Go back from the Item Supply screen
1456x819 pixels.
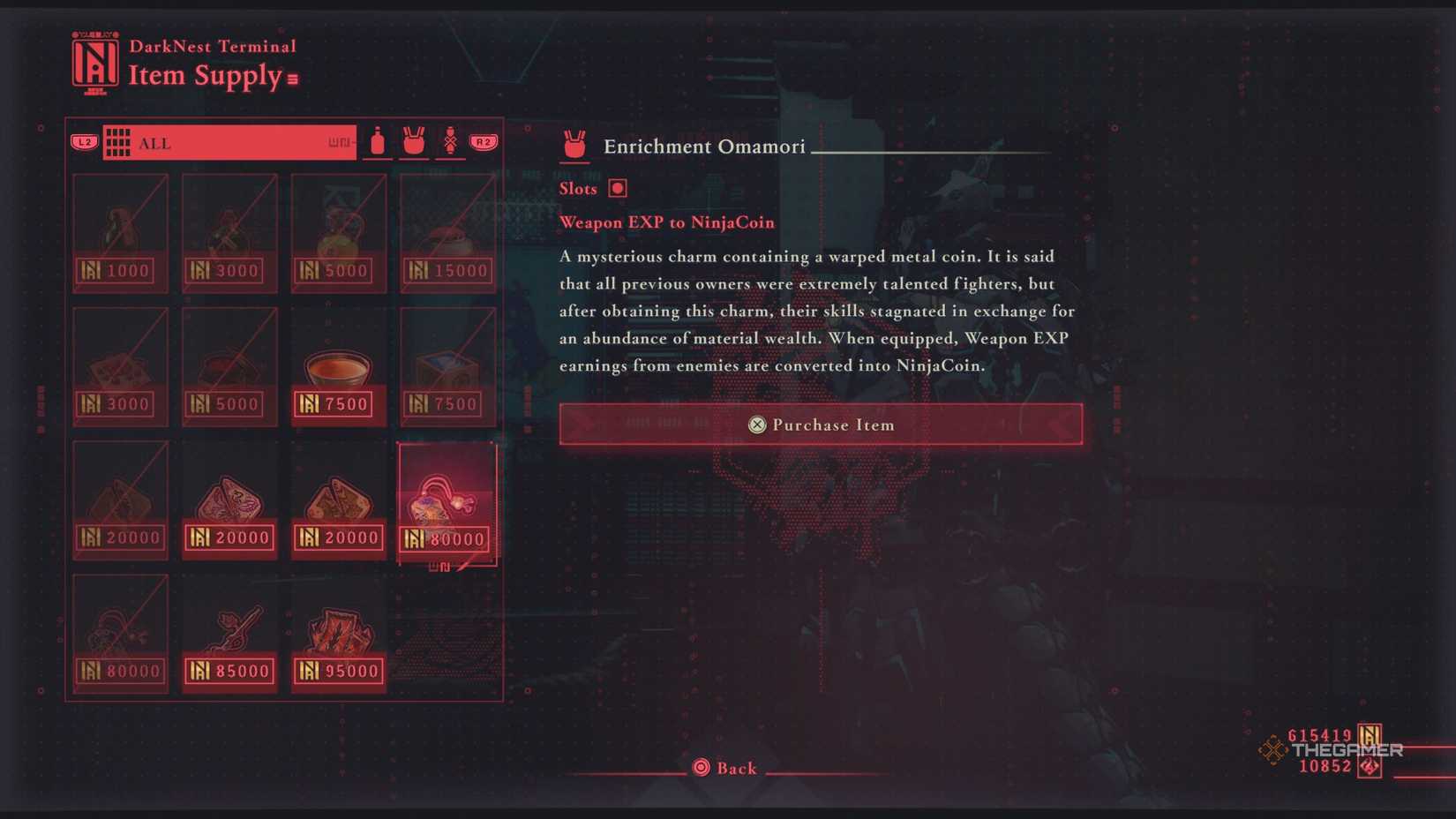[725, 768]
